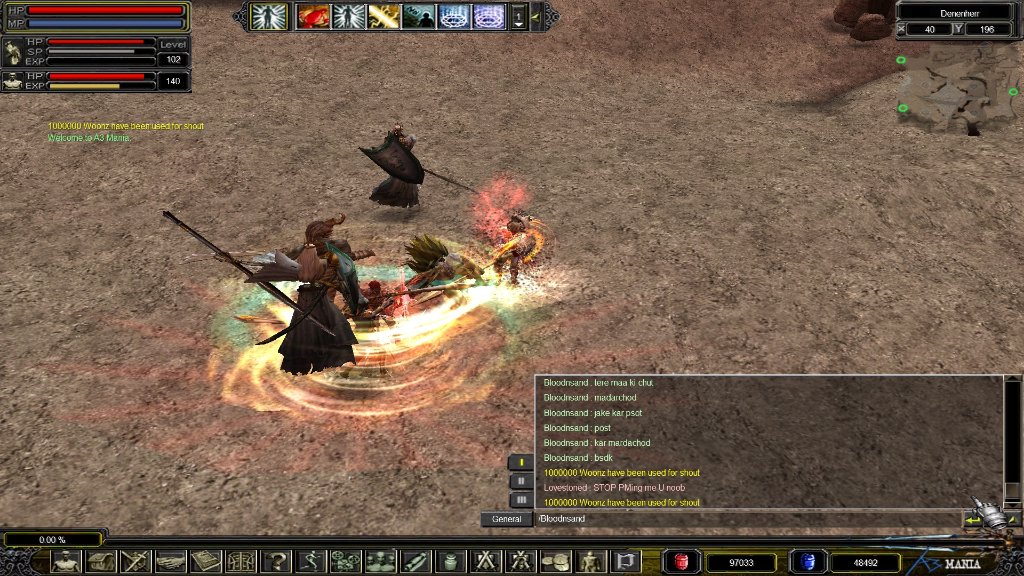Image resolution: width=1024 pixels, height=576 pixels.
Task: Click the General chat channel button
Action: [506, 519]
